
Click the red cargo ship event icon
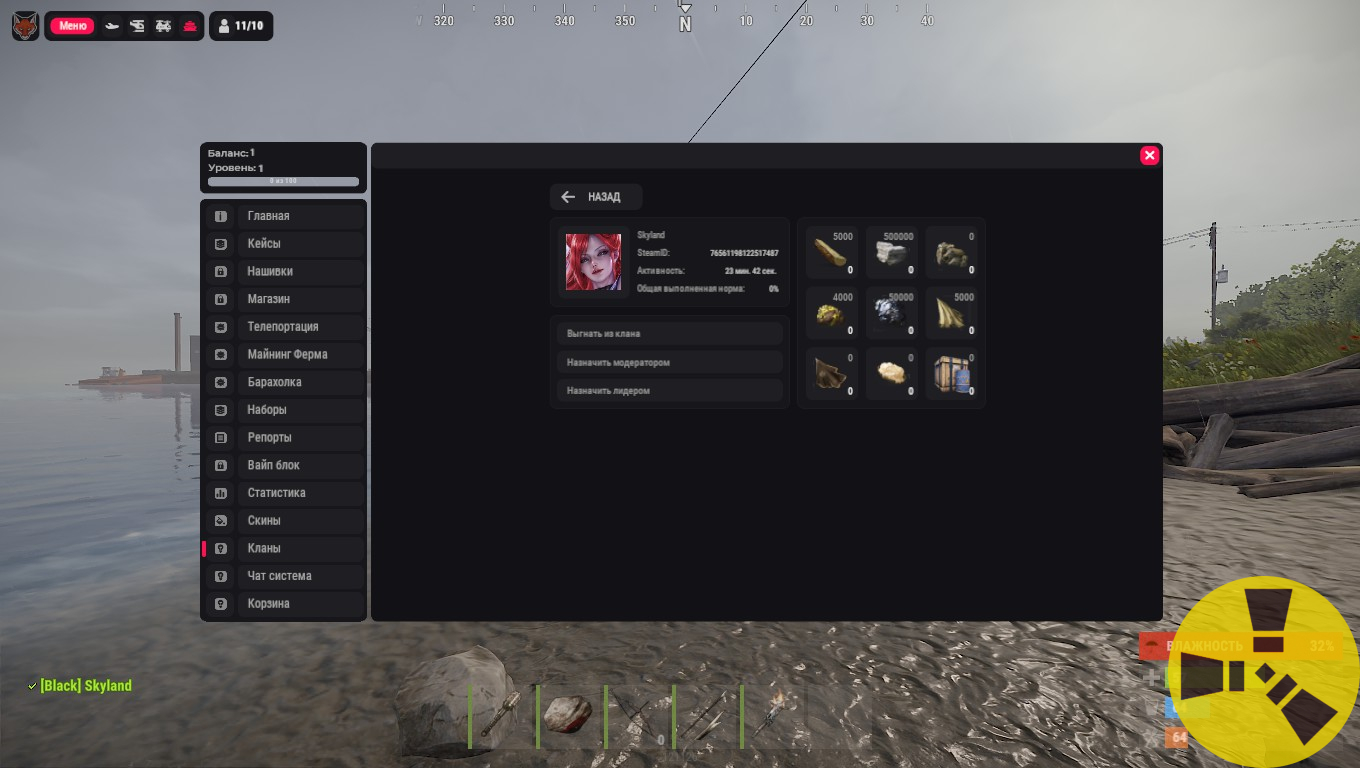(189, 26)
